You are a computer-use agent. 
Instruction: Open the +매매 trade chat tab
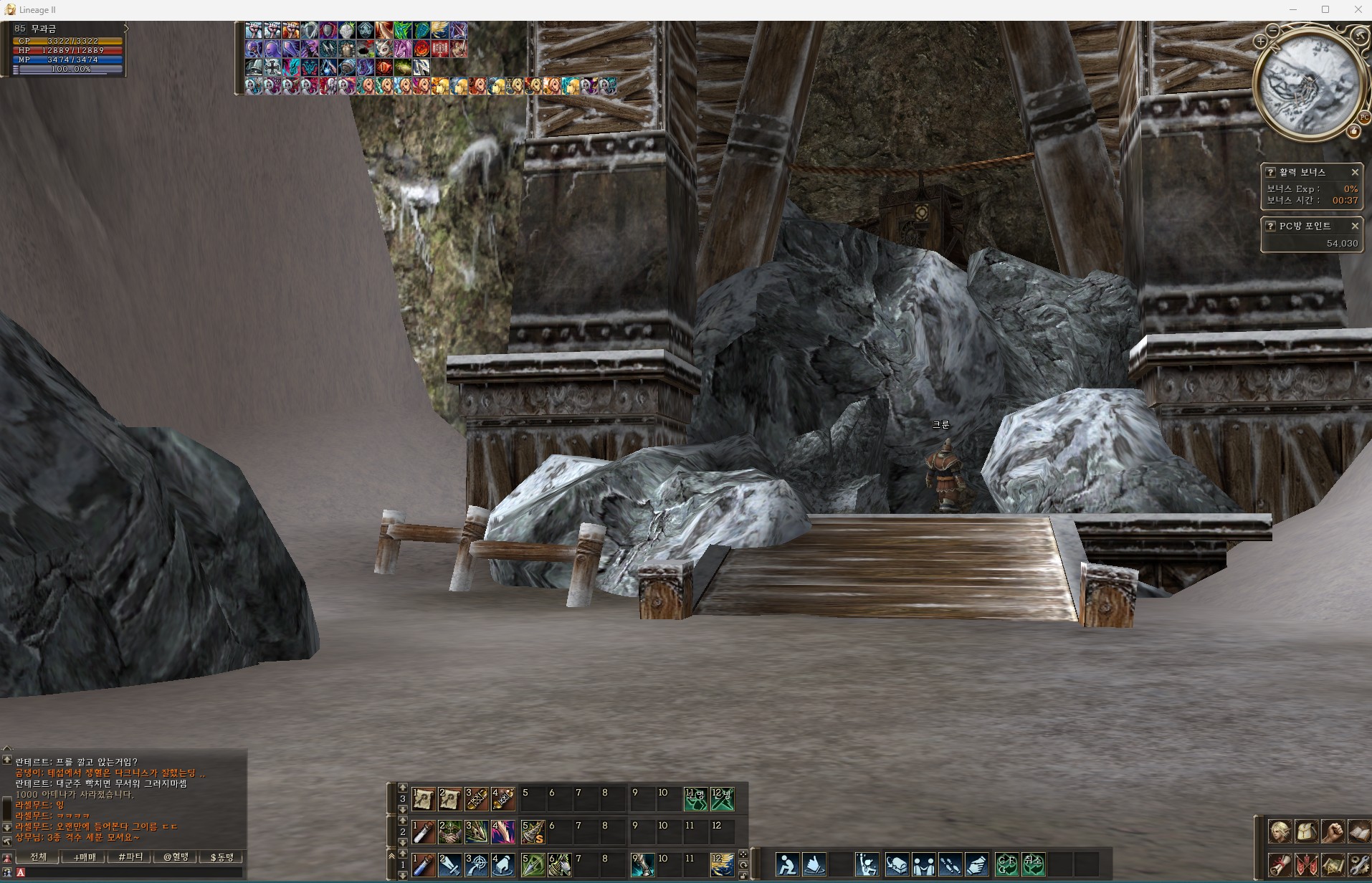point(85,857)
